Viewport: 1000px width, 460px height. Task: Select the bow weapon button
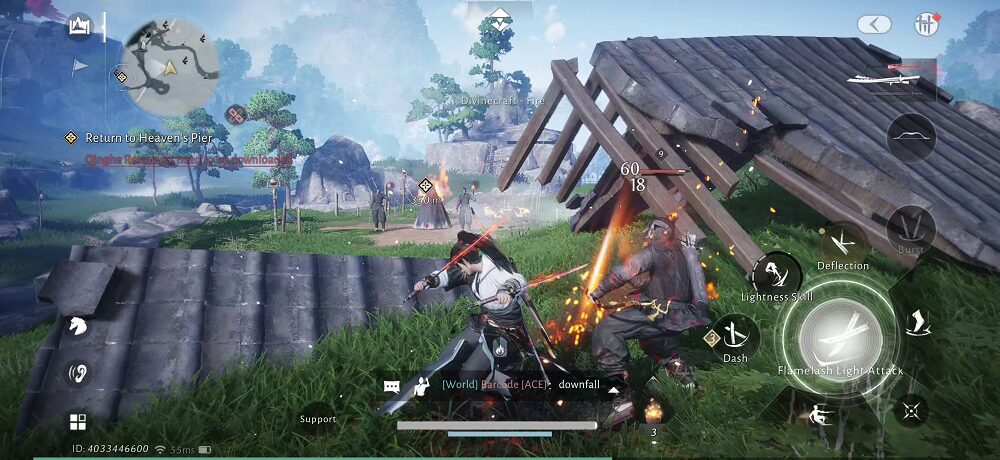tap(911, 137)
